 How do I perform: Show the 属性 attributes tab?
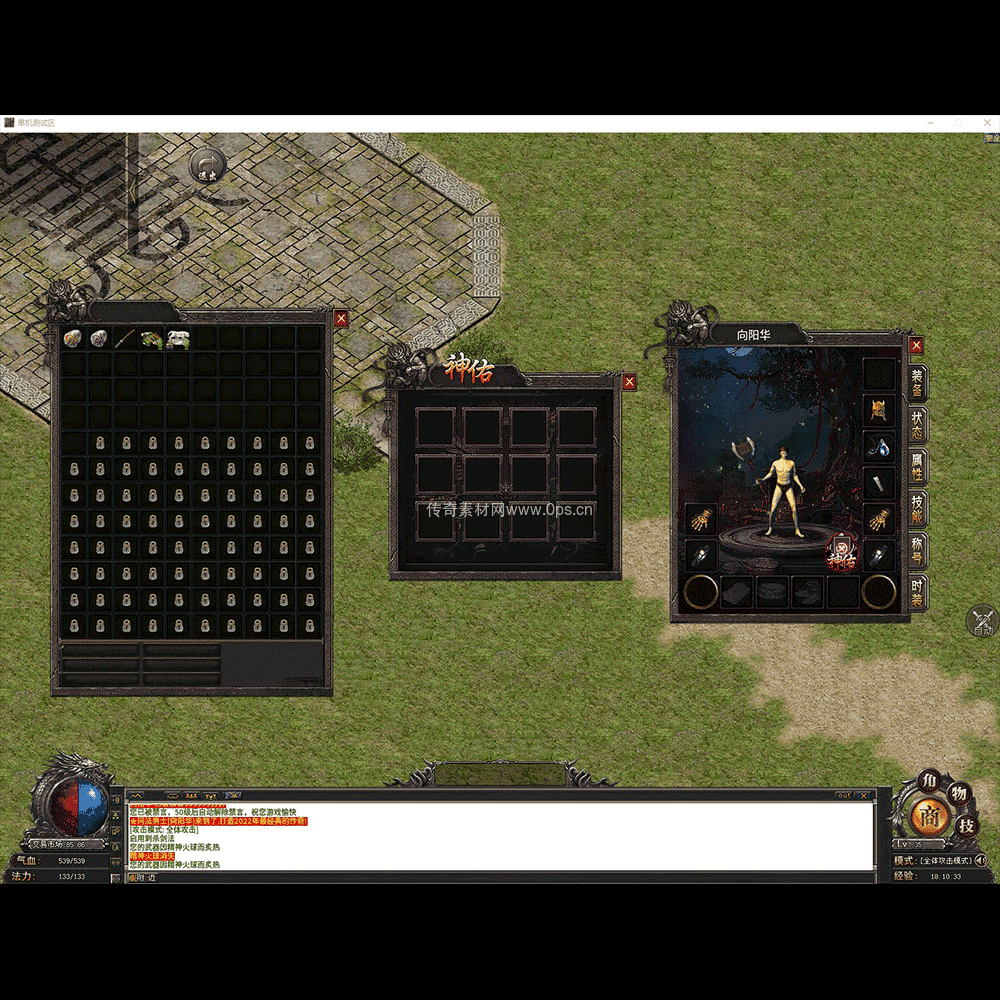tap(916, 468)
